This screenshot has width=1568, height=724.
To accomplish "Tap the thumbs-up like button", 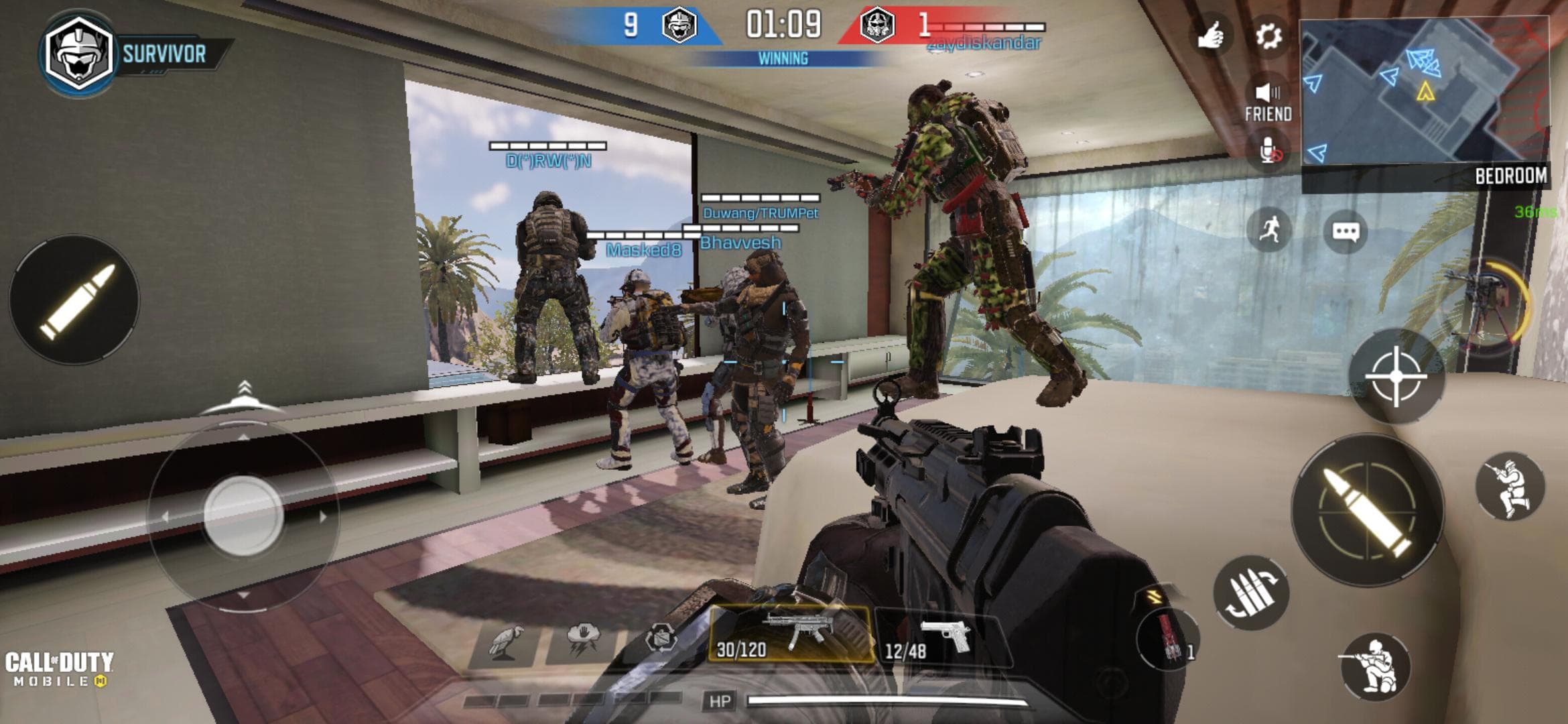I will click(x=1212, y=36).
